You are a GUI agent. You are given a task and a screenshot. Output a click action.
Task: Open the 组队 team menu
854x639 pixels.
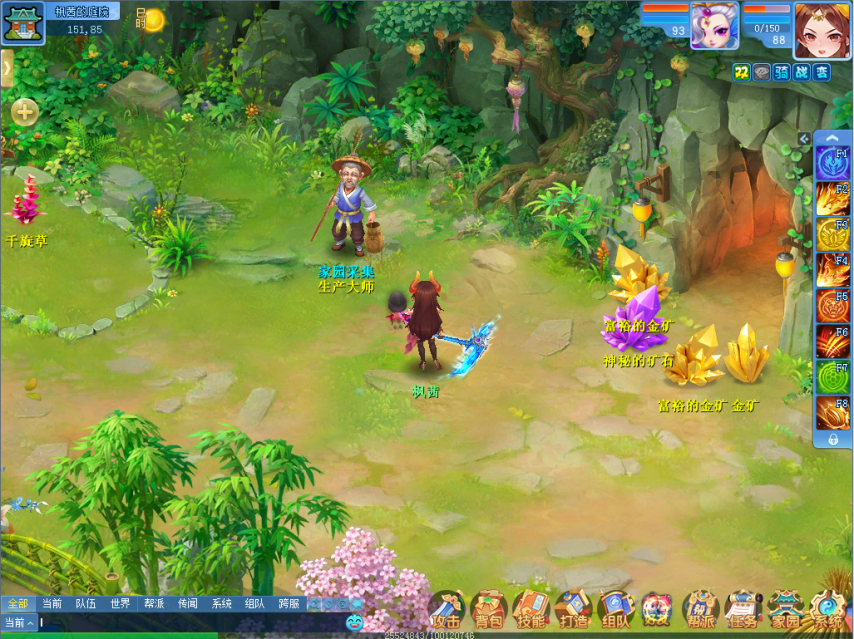[615, 609]
